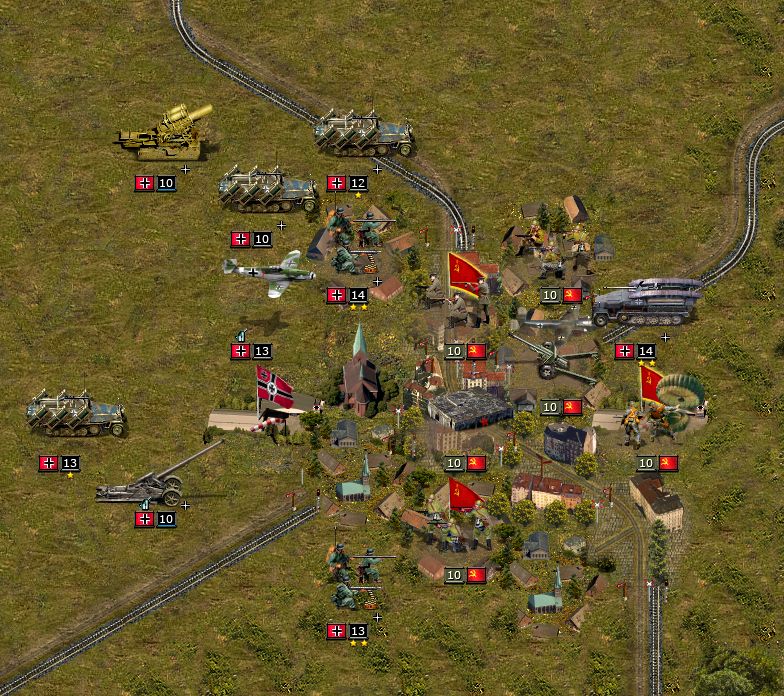Select the grey German half-track with strength 14
The image size is (784, 696).
[x=645, y=302]
